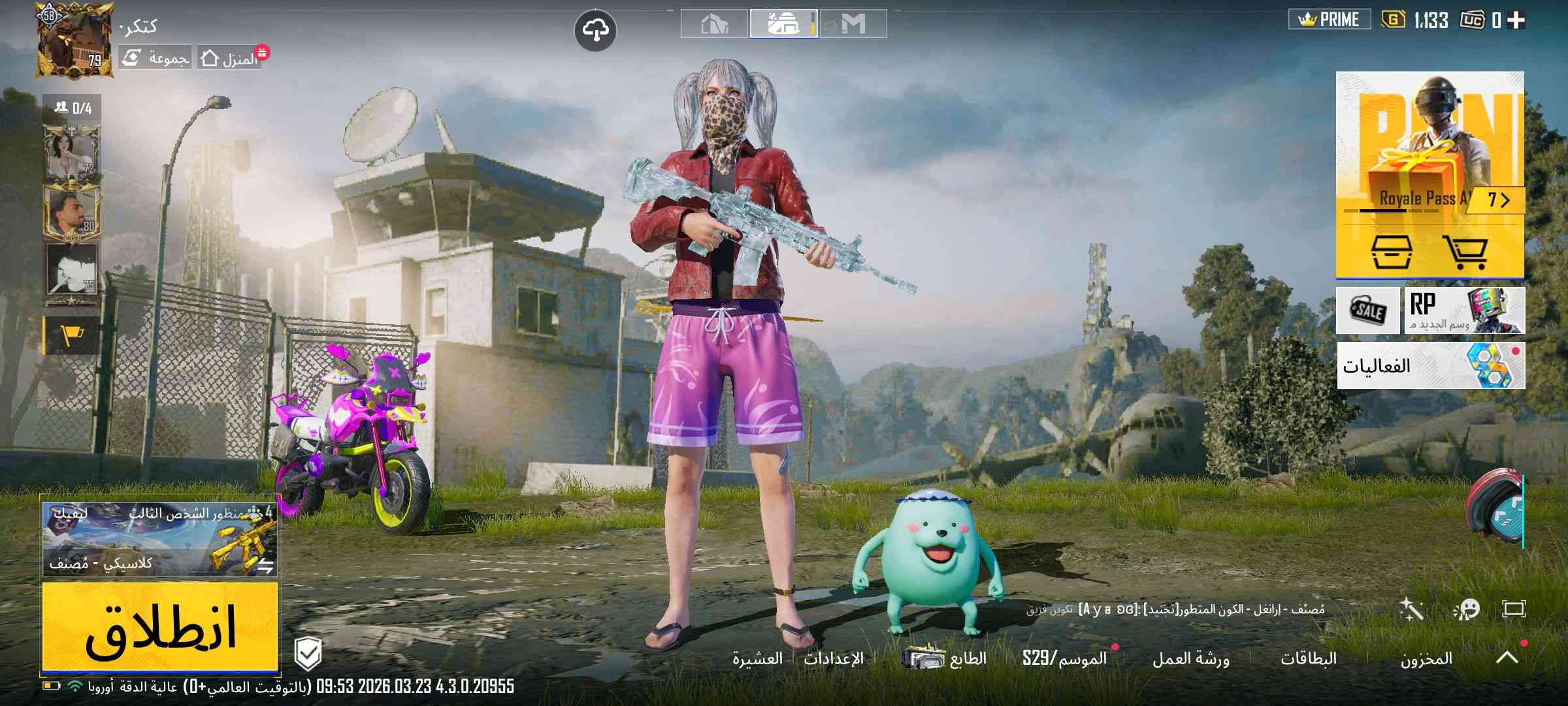1568x706 pixels.
Task: Open the العشيرة clan menu
Action: pos(757,658)
